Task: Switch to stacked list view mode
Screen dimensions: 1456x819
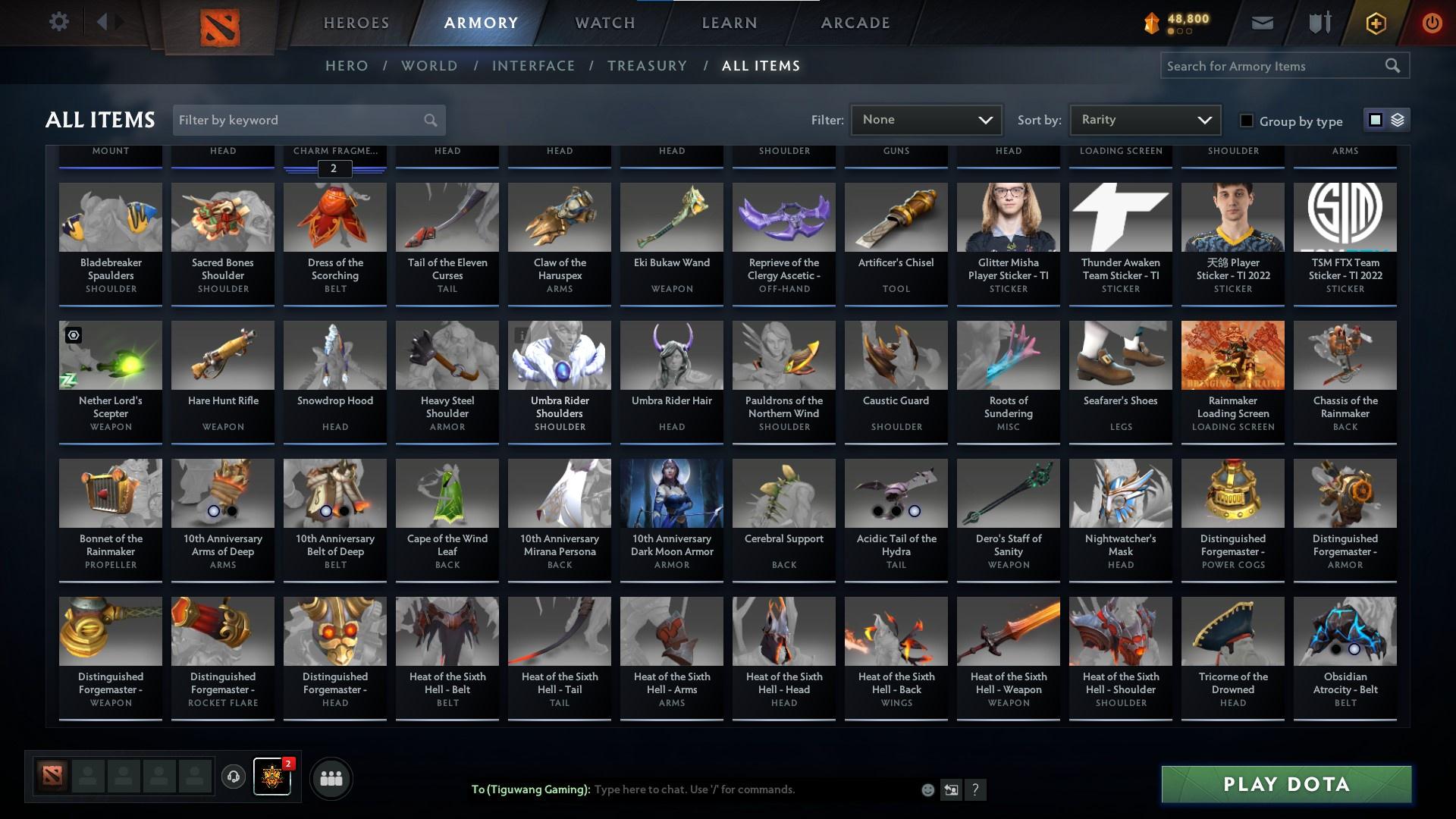Action: click(1398, 120)
